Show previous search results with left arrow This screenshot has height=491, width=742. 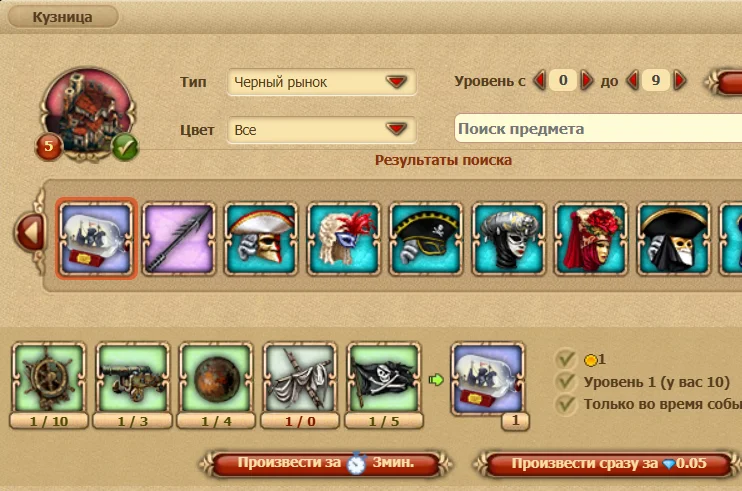coord(30,234)
